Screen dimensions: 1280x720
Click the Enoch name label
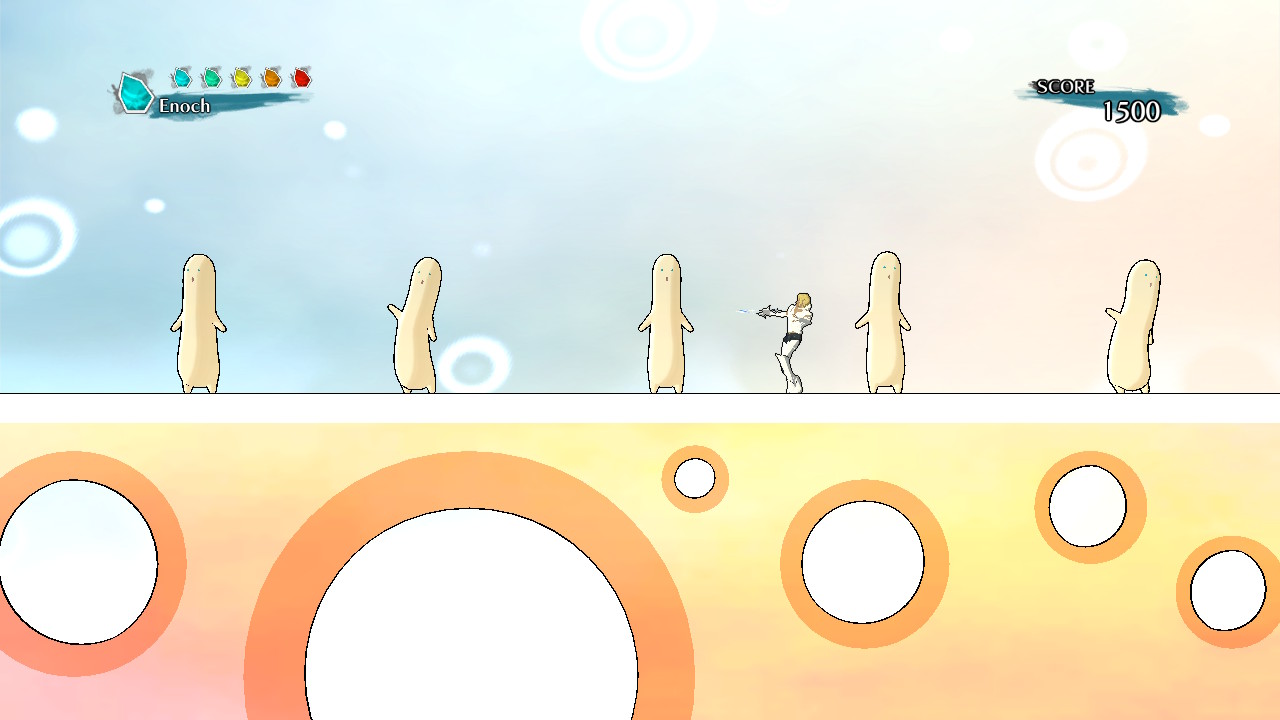point(186,106)
